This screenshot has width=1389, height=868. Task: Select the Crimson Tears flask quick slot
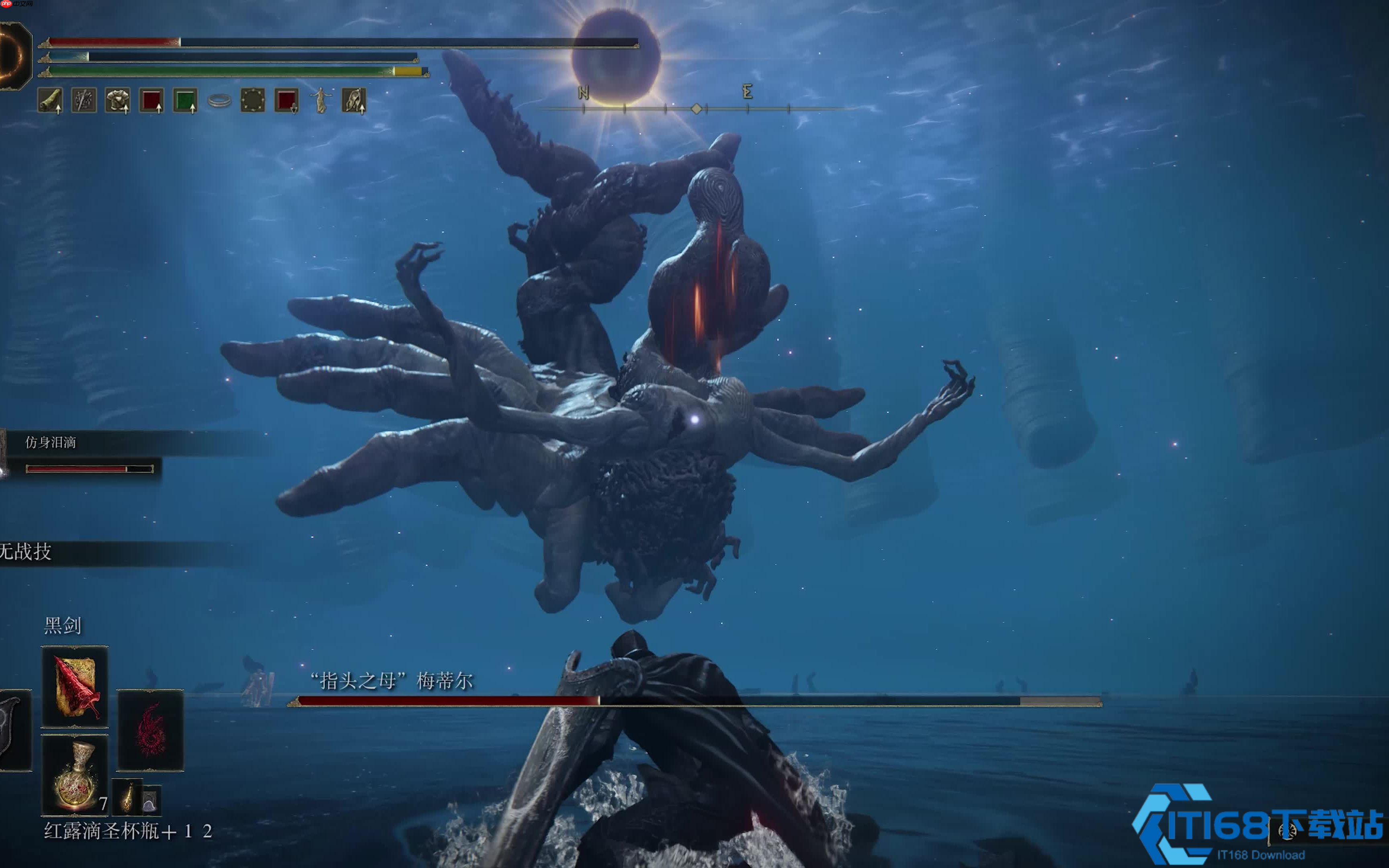[x=75, y=775]
